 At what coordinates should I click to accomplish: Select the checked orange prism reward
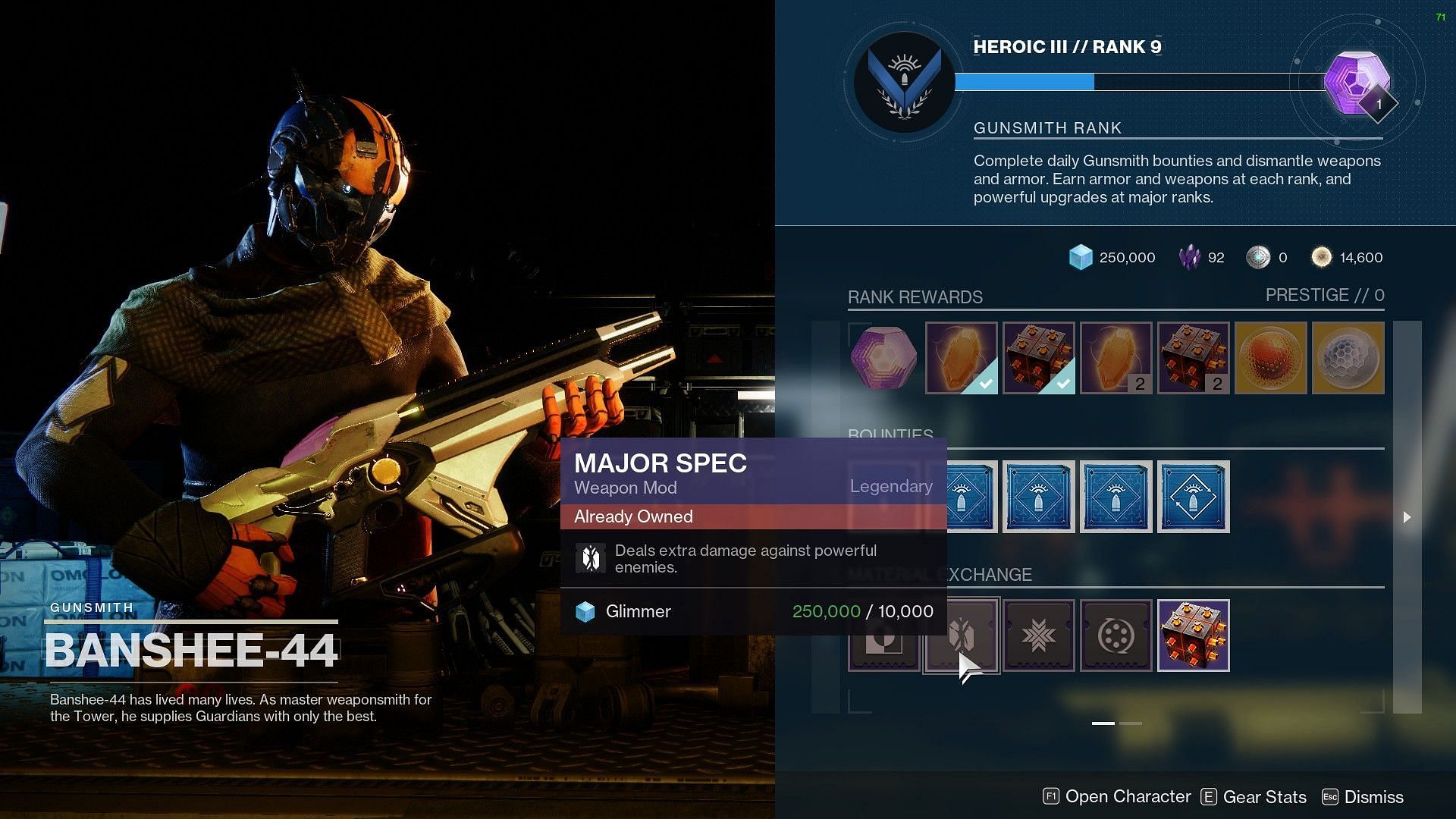[961, 358]
